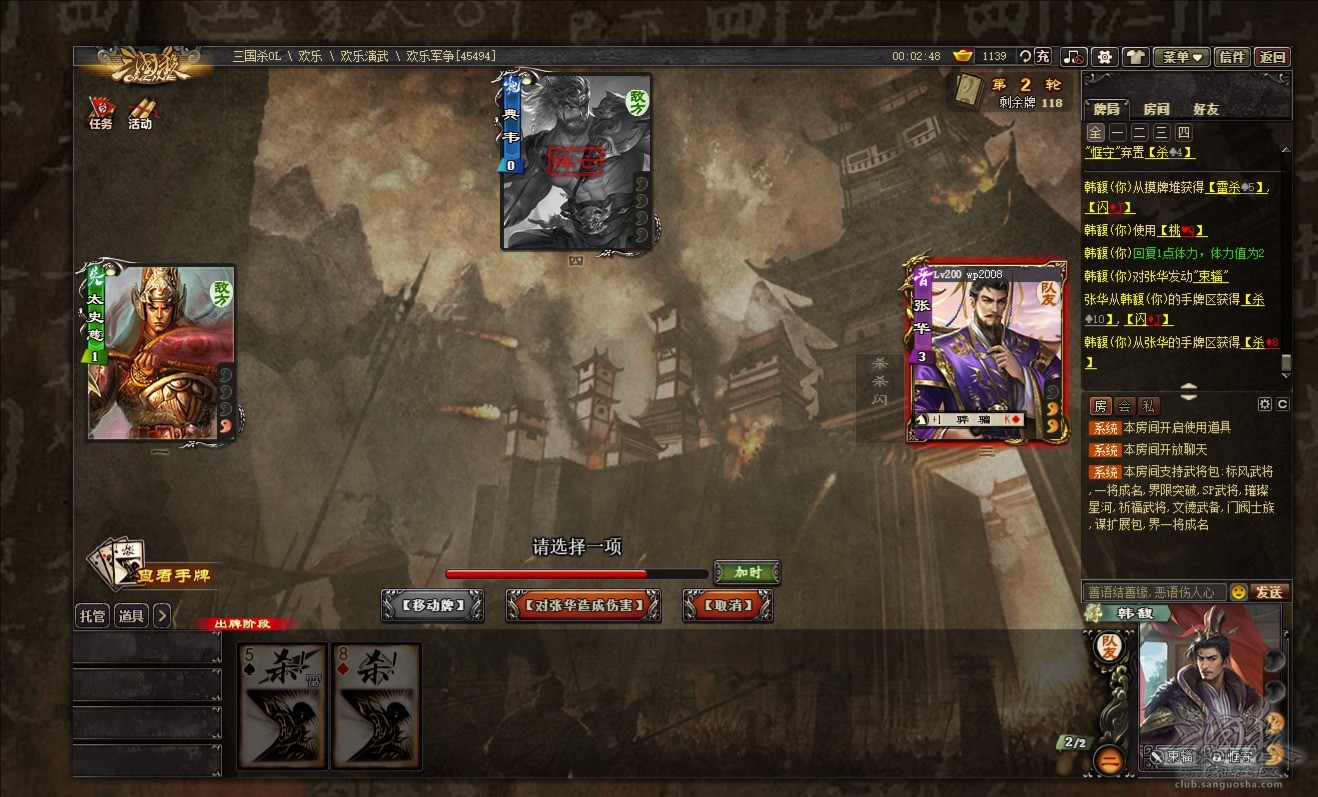Viewport: 1318px width, 797px height.
Task: Open the 信件 mail button
Action: pos(1232,57)
